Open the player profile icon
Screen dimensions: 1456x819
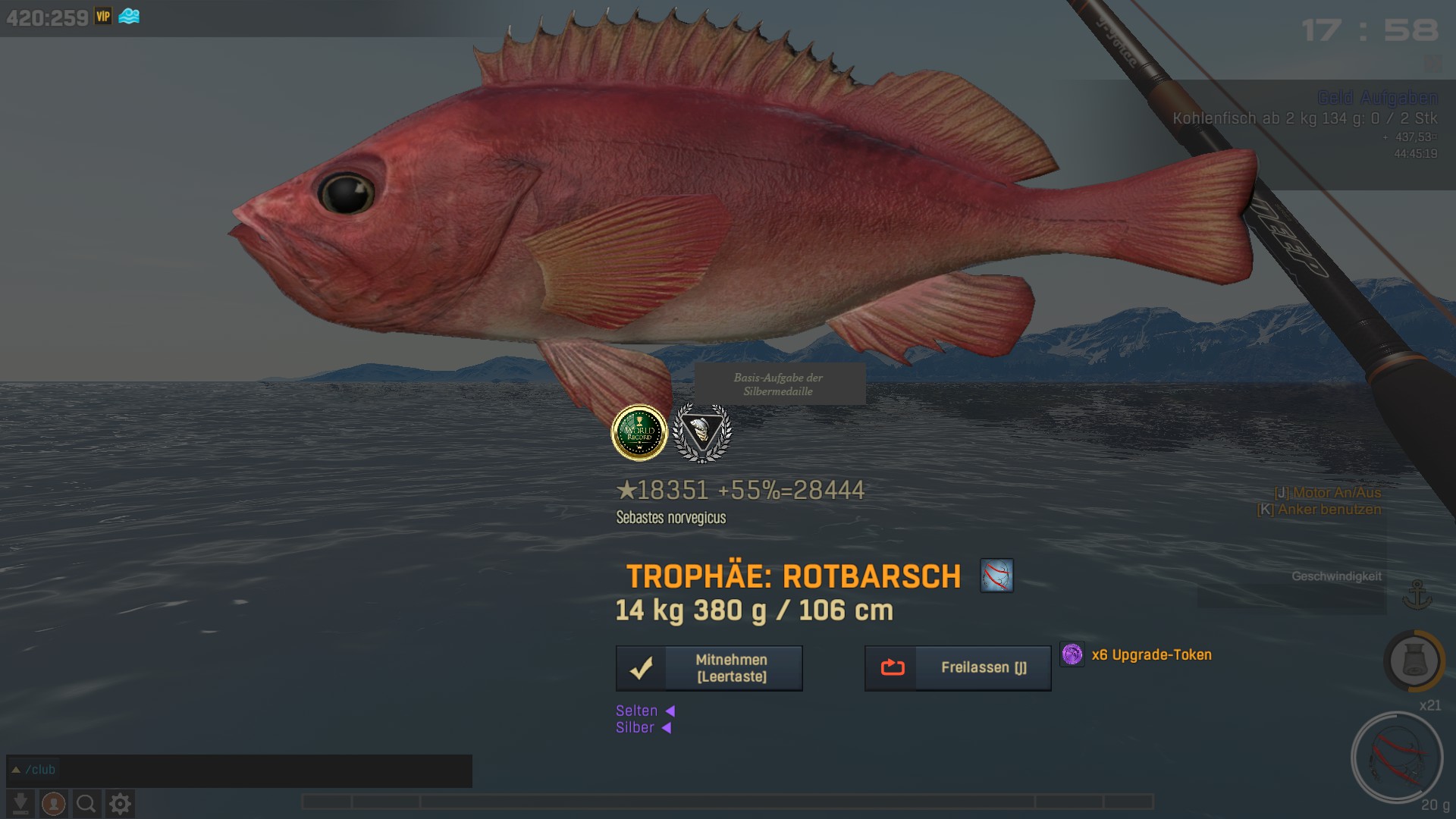53,803
